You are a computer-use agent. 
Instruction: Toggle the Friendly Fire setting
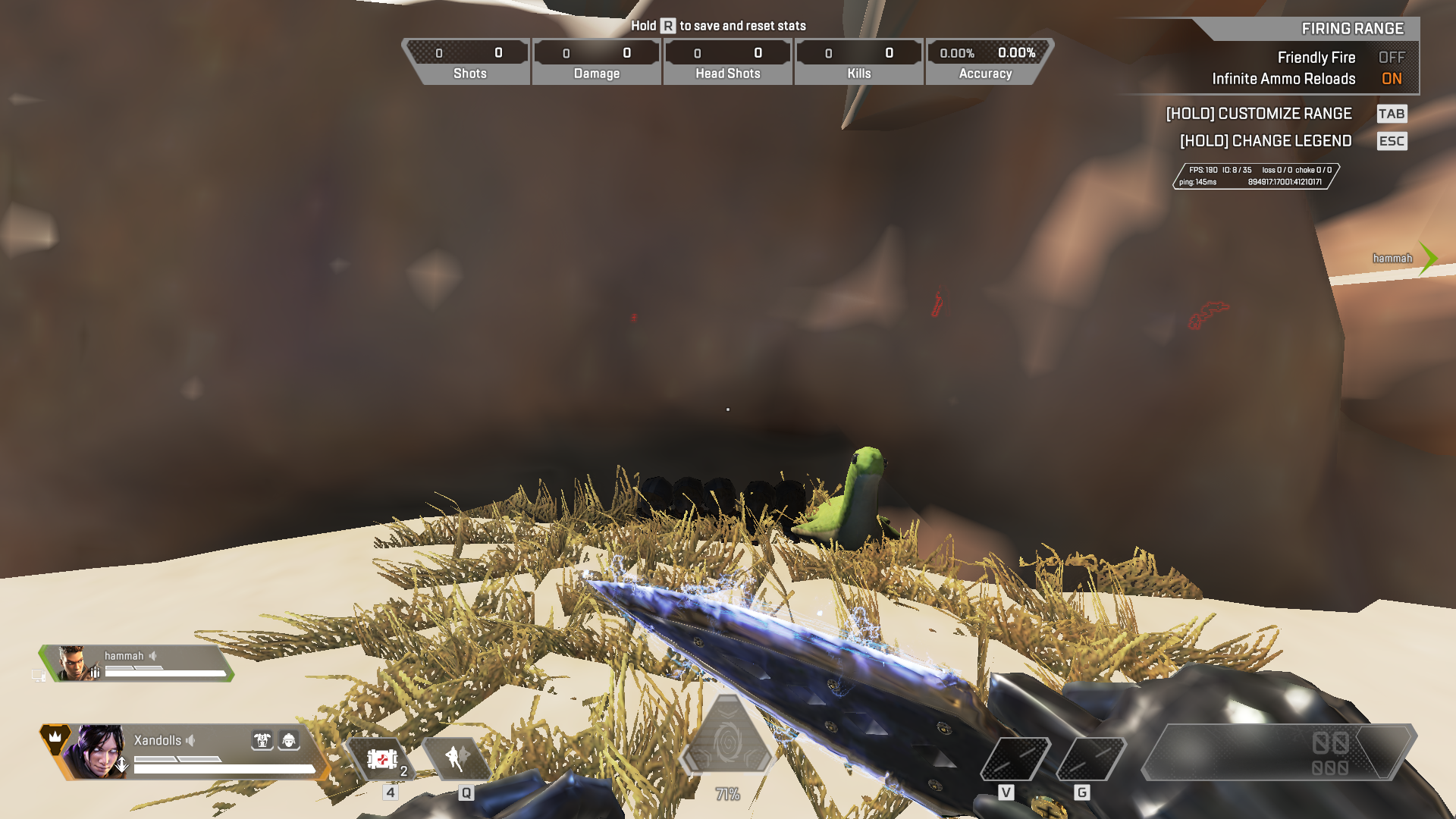coord(1391,58)
